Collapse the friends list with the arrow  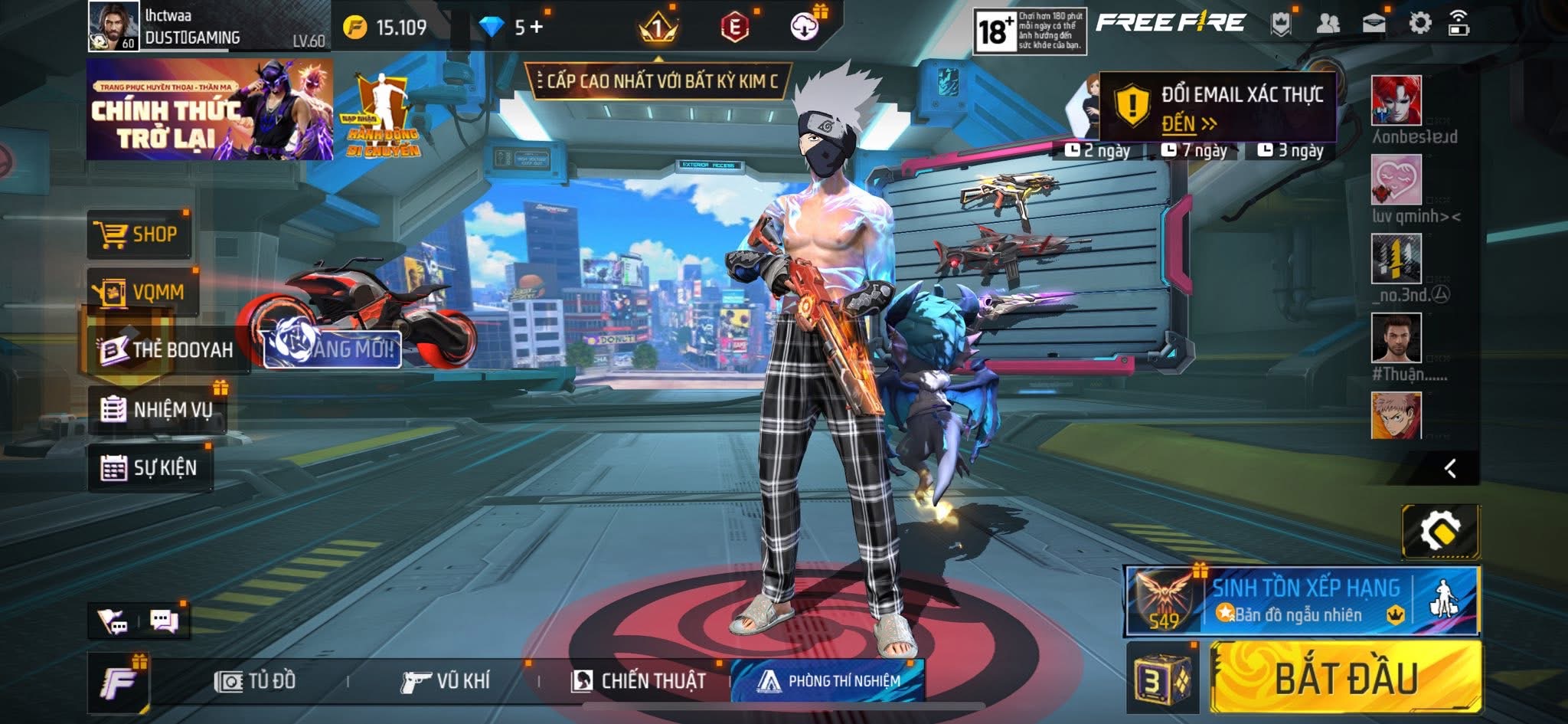coord(1449,468)
